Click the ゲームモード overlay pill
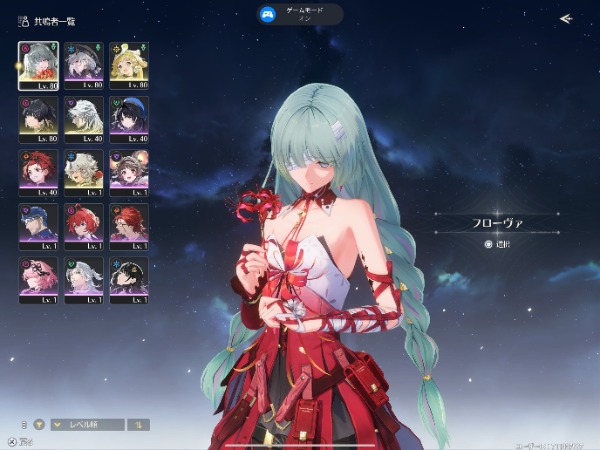The width and height of the screenshot is (600, 450). point(299,14)
